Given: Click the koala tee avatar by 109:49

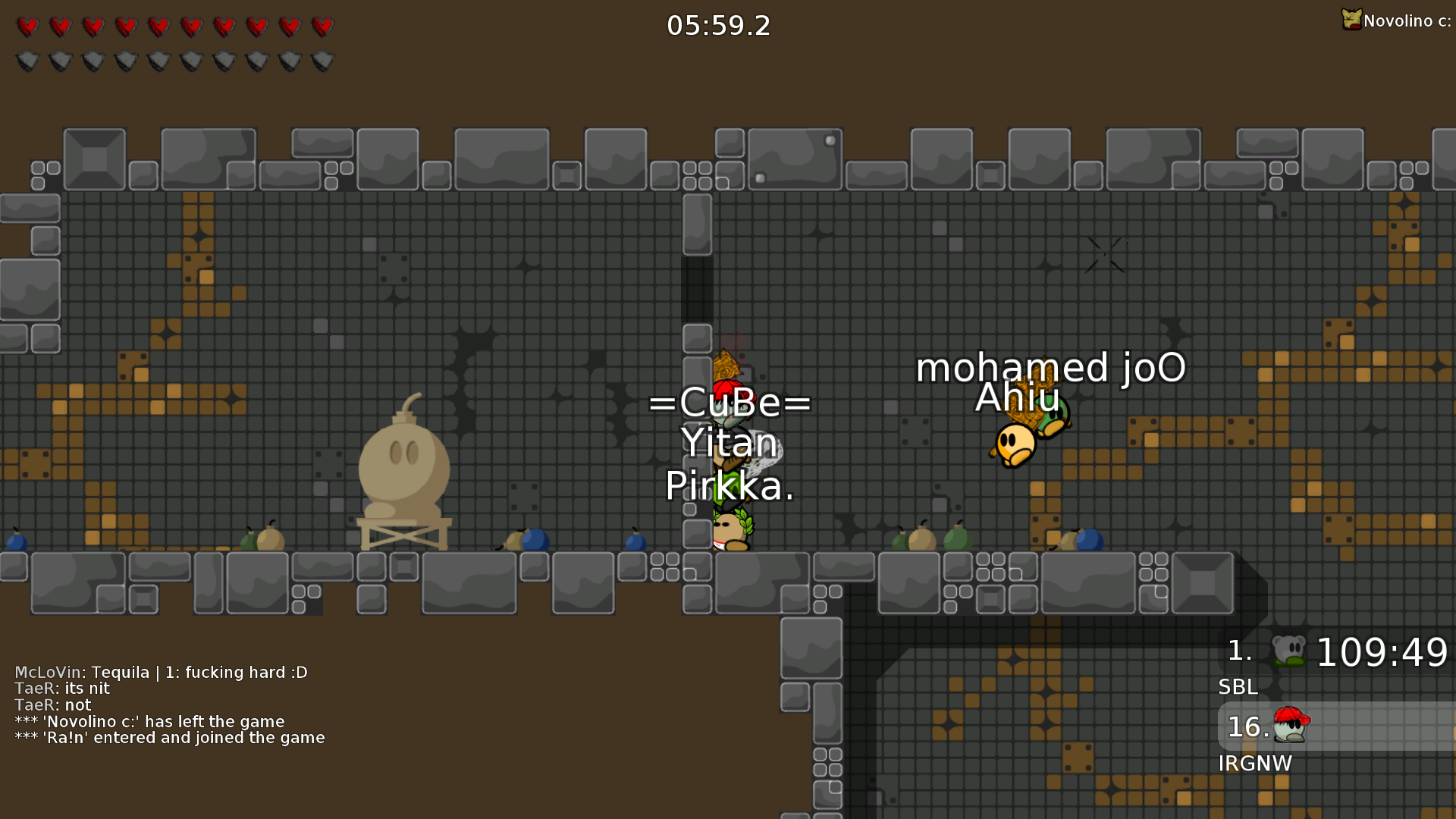Looking at the screenshot, I should [1288, 648].
